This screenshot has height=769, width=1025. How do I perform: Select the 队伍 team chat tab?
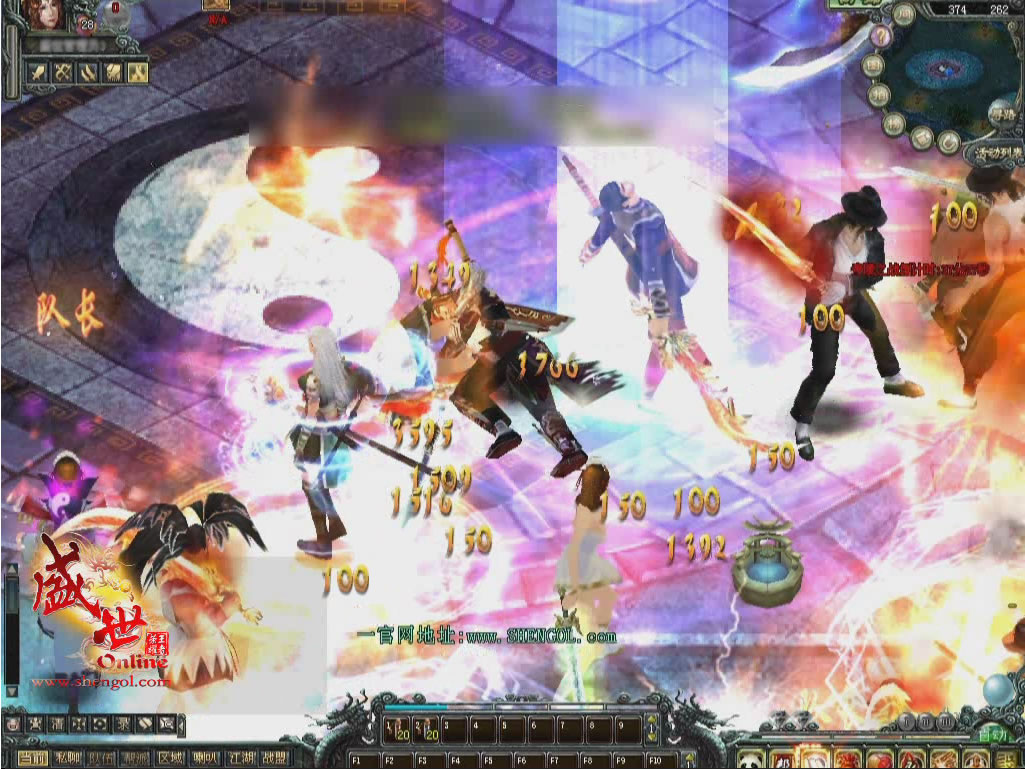point(102,759)
